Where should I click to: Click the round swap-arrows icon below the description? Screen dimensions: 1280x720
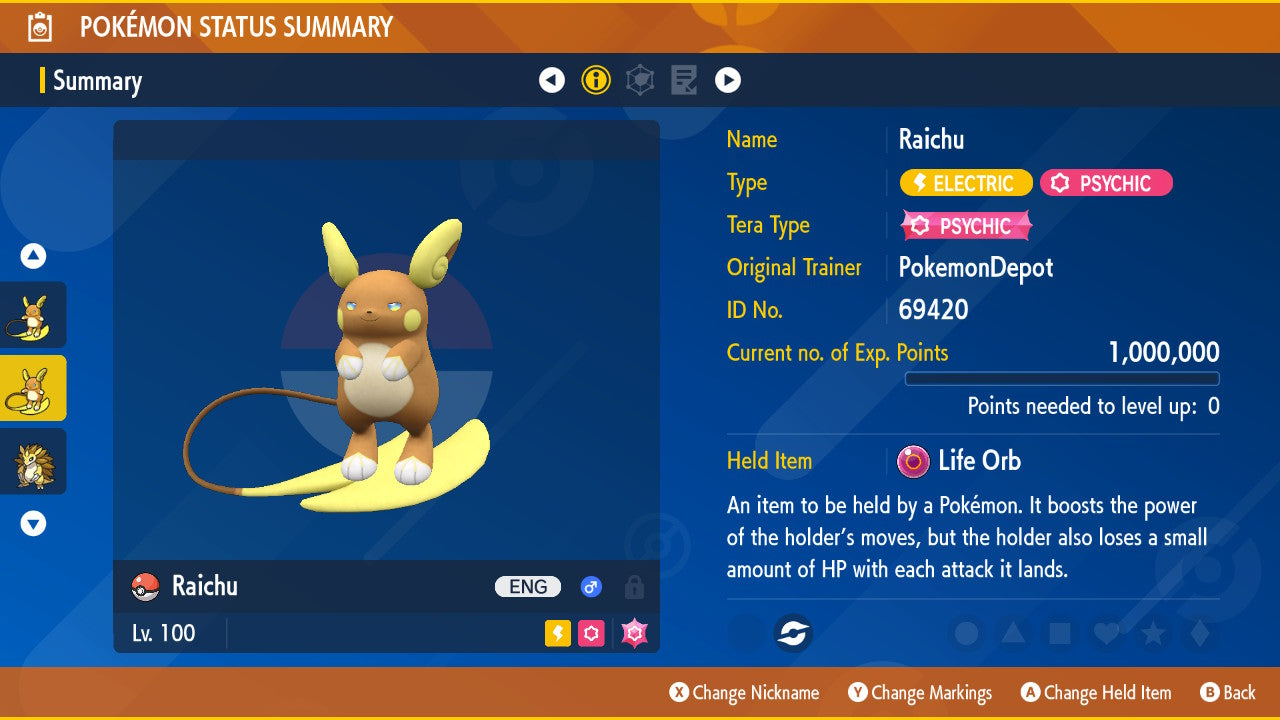[794, 633]
